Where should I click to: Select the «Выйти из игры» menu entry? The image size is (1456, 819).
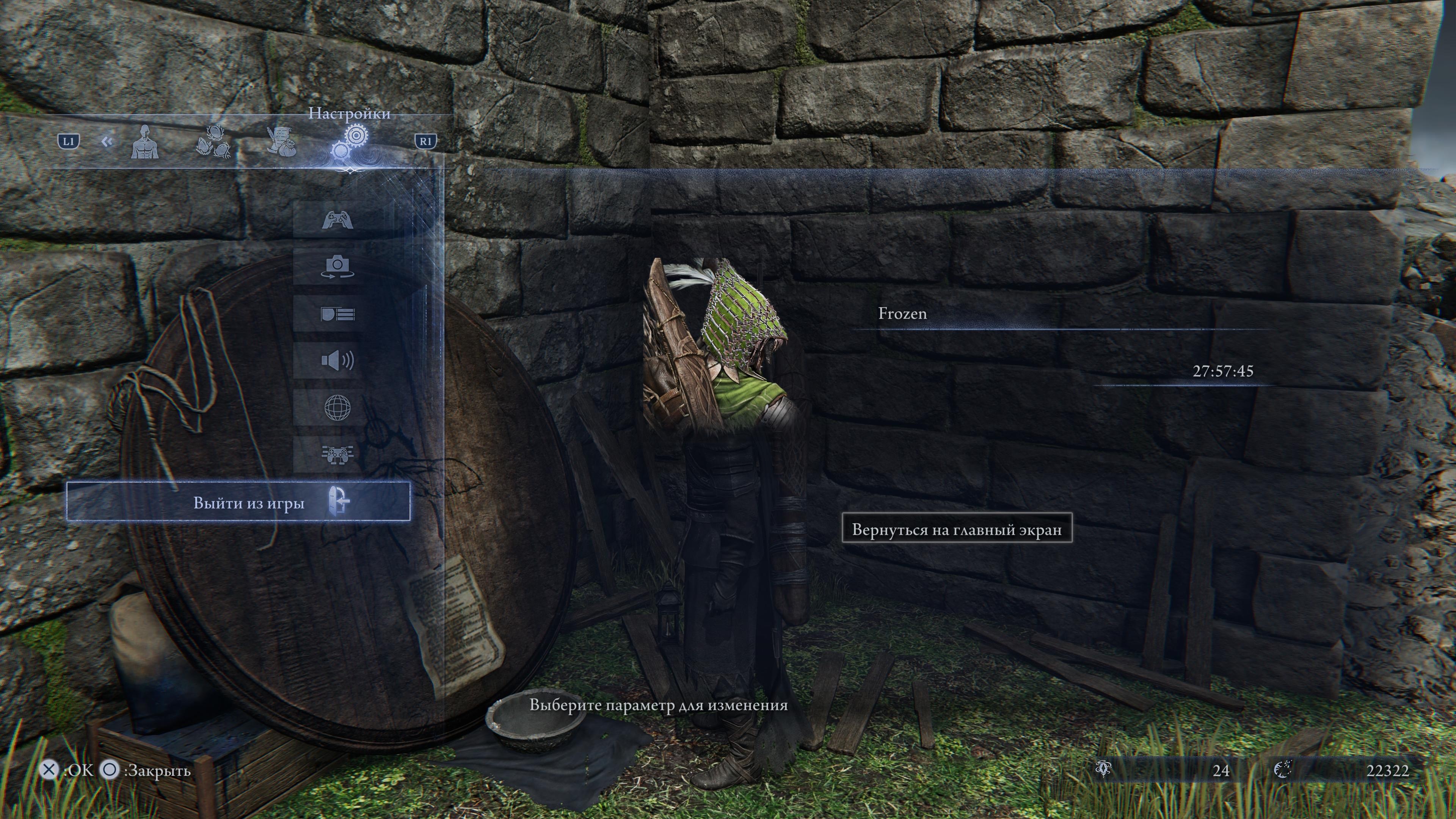click(238, 502)
